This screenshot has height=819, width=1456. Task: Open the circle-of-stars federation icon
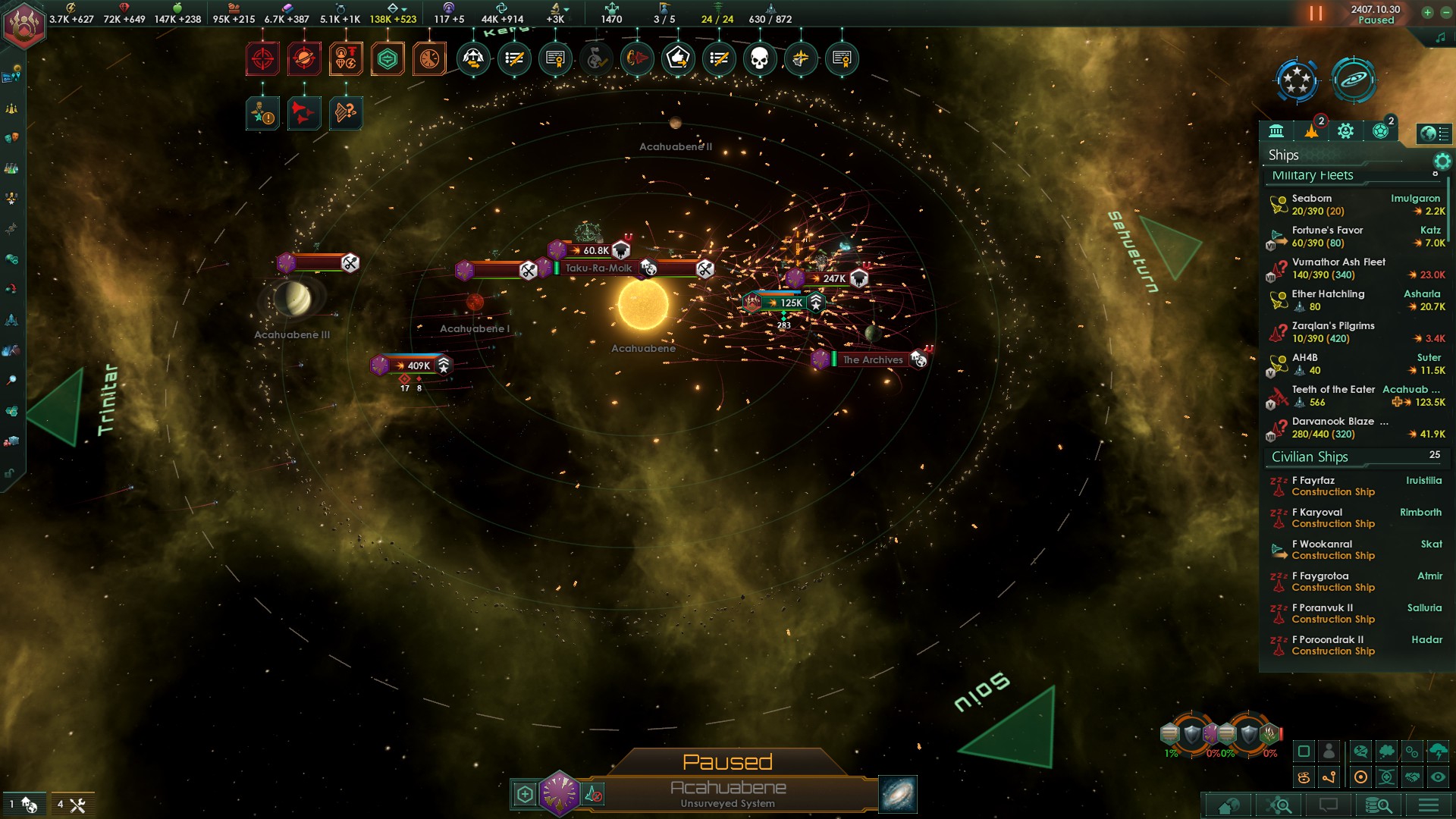[x=1297, y=80]
